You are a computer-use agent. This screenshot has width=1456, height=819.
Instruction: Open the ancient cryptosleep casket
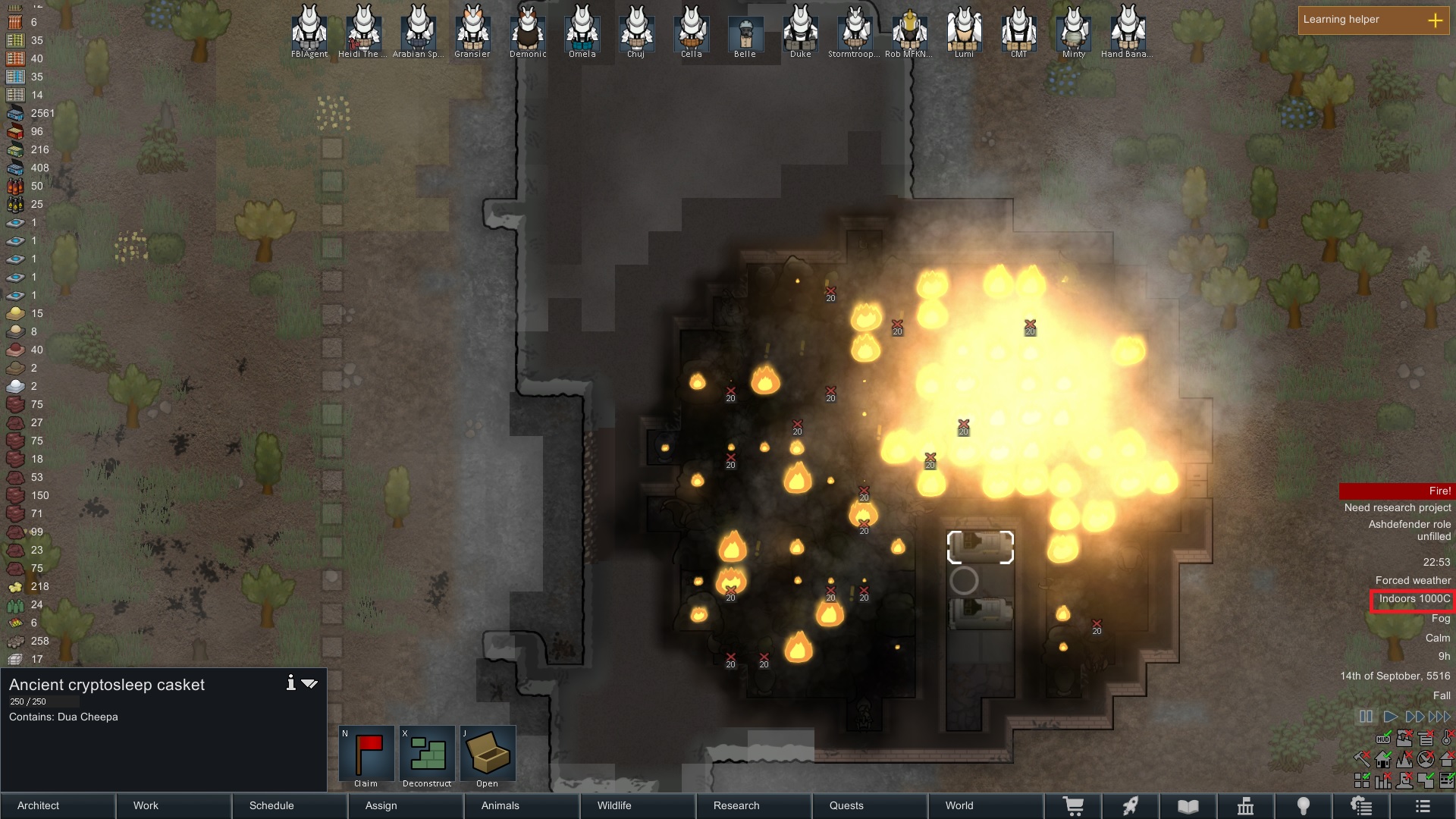[488, 754]
